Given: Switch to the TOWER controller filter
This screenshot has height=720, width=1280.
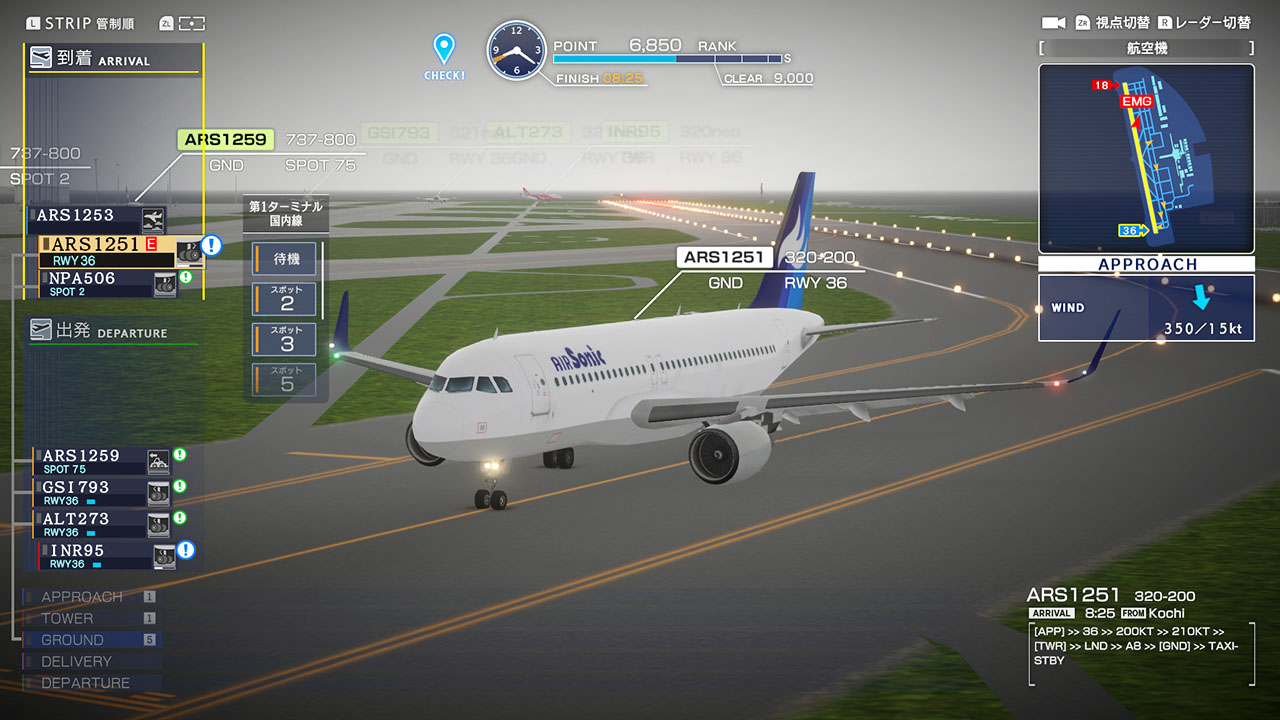Looking at the screenshot, I should 90,619.
